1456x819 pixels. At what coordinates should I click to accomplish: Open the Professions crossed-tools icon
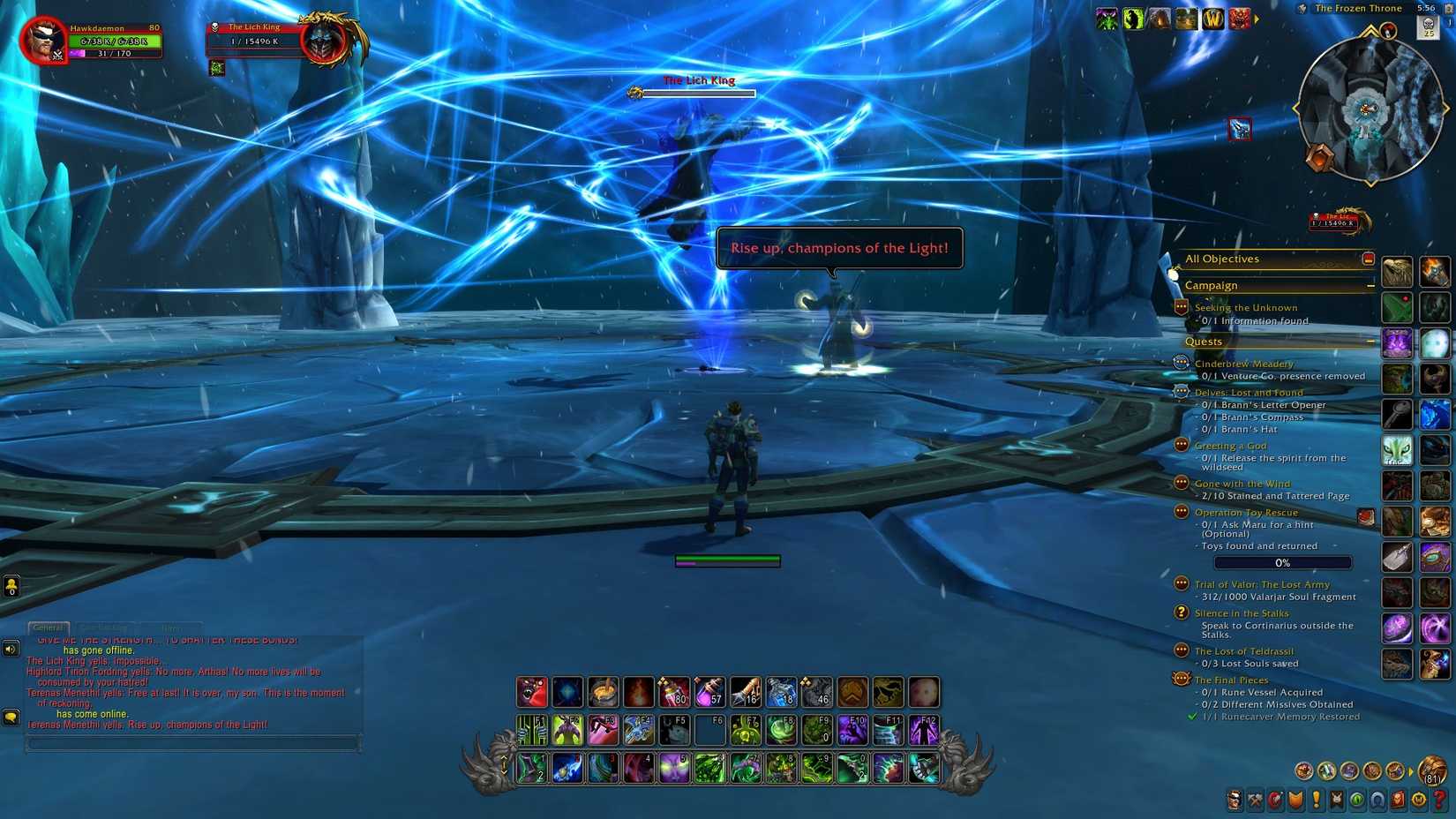click(1254, 800)
